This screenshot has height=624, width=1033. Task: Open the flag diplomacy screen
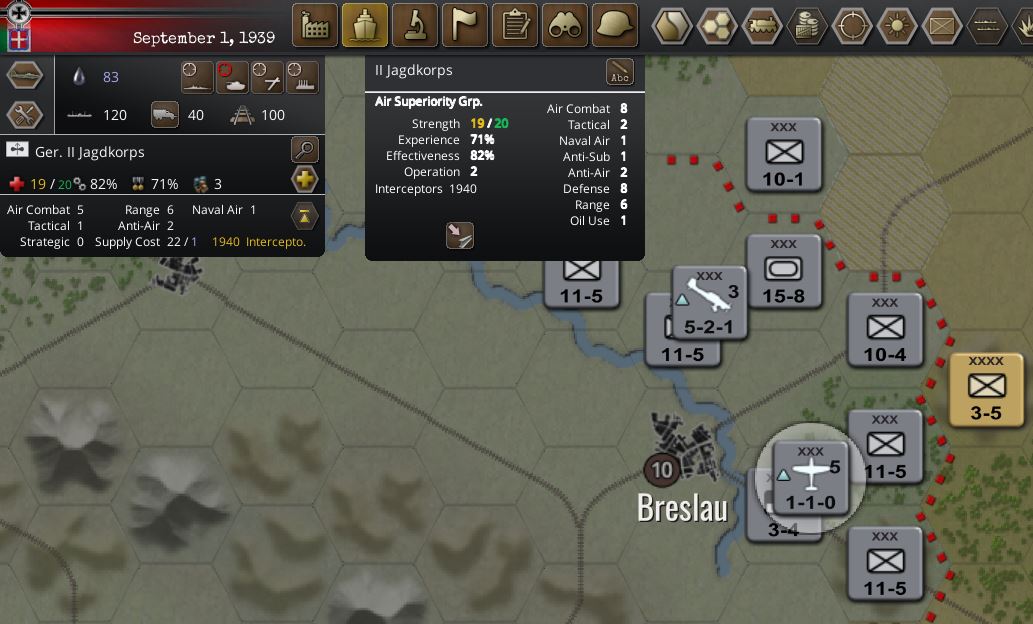tap(465, 25)
